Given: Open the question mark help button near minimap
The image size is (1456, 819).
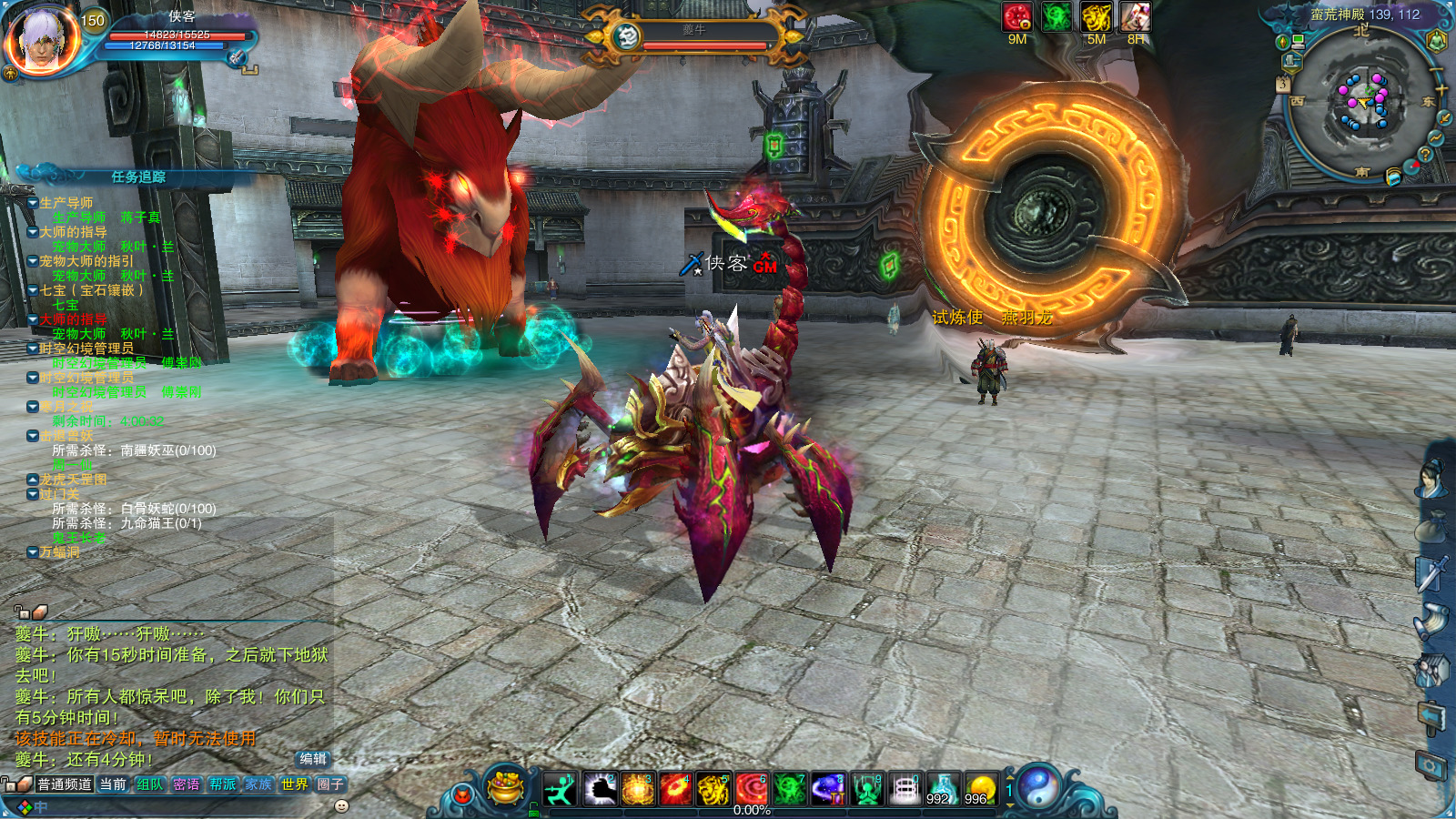Looking at the screenshot, I should point(1425,155).
